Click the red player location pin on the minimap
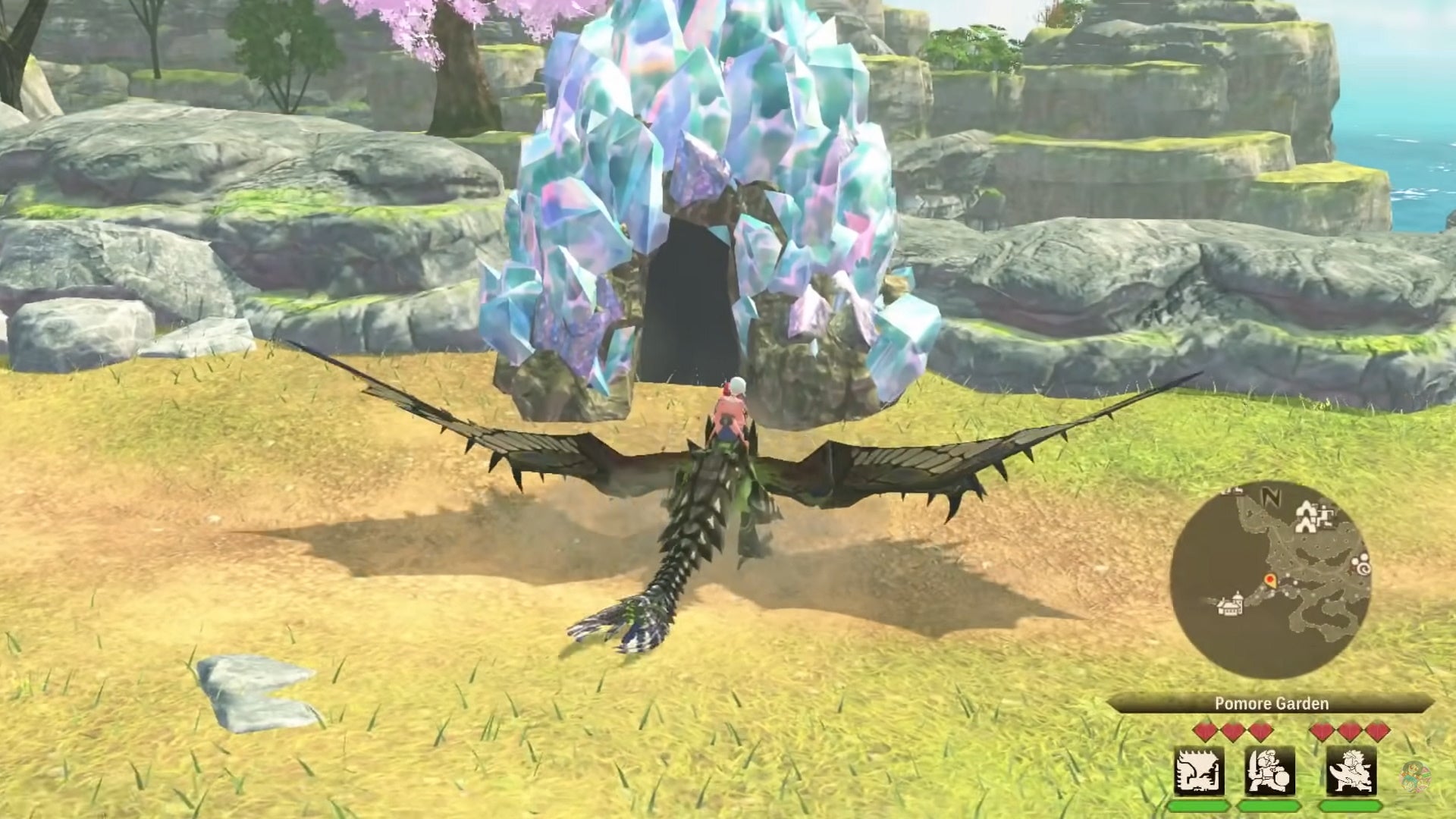The height and width of the screenshot is (819, 1456). coord(1269,580)
